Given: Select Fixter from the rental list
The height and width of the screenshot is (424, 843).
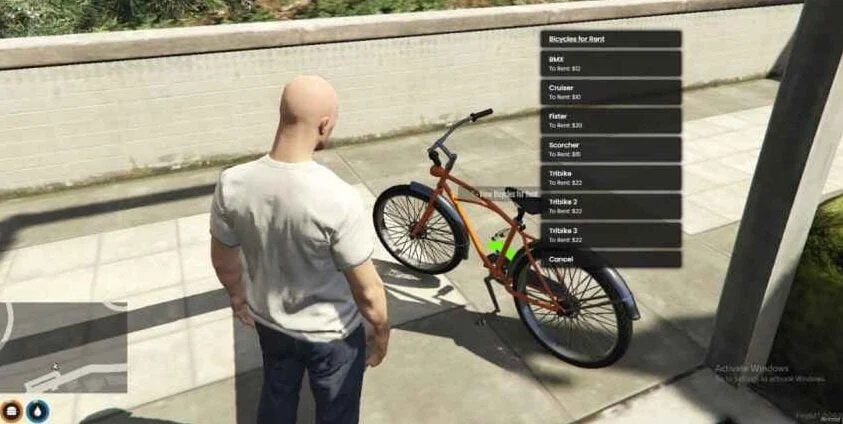Looking at the screenshot, I should tap(610, 121).
